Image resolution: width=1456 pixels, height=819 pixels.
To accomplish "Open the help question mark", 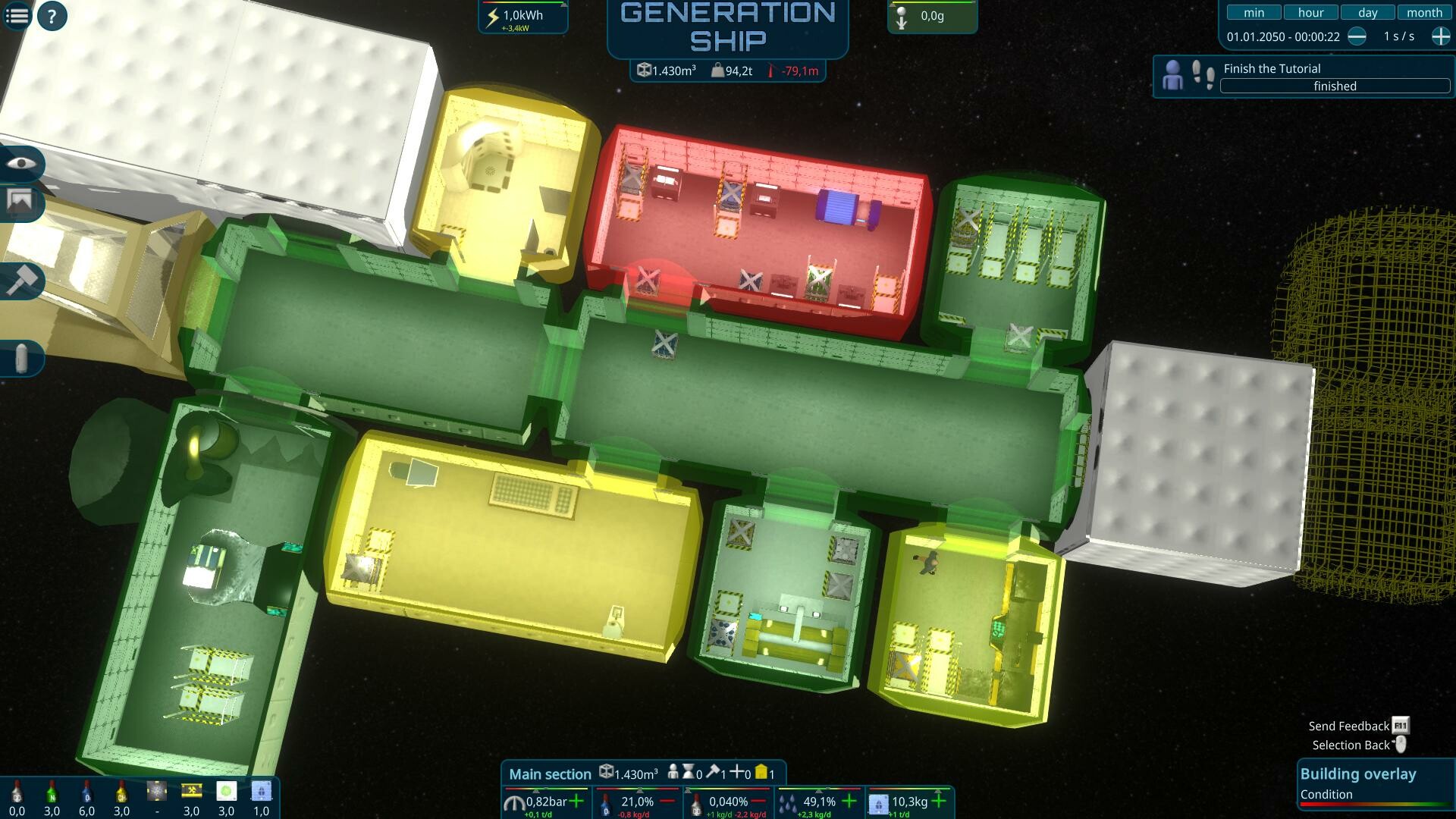I will pyautogui.click(x=52, y=15).
